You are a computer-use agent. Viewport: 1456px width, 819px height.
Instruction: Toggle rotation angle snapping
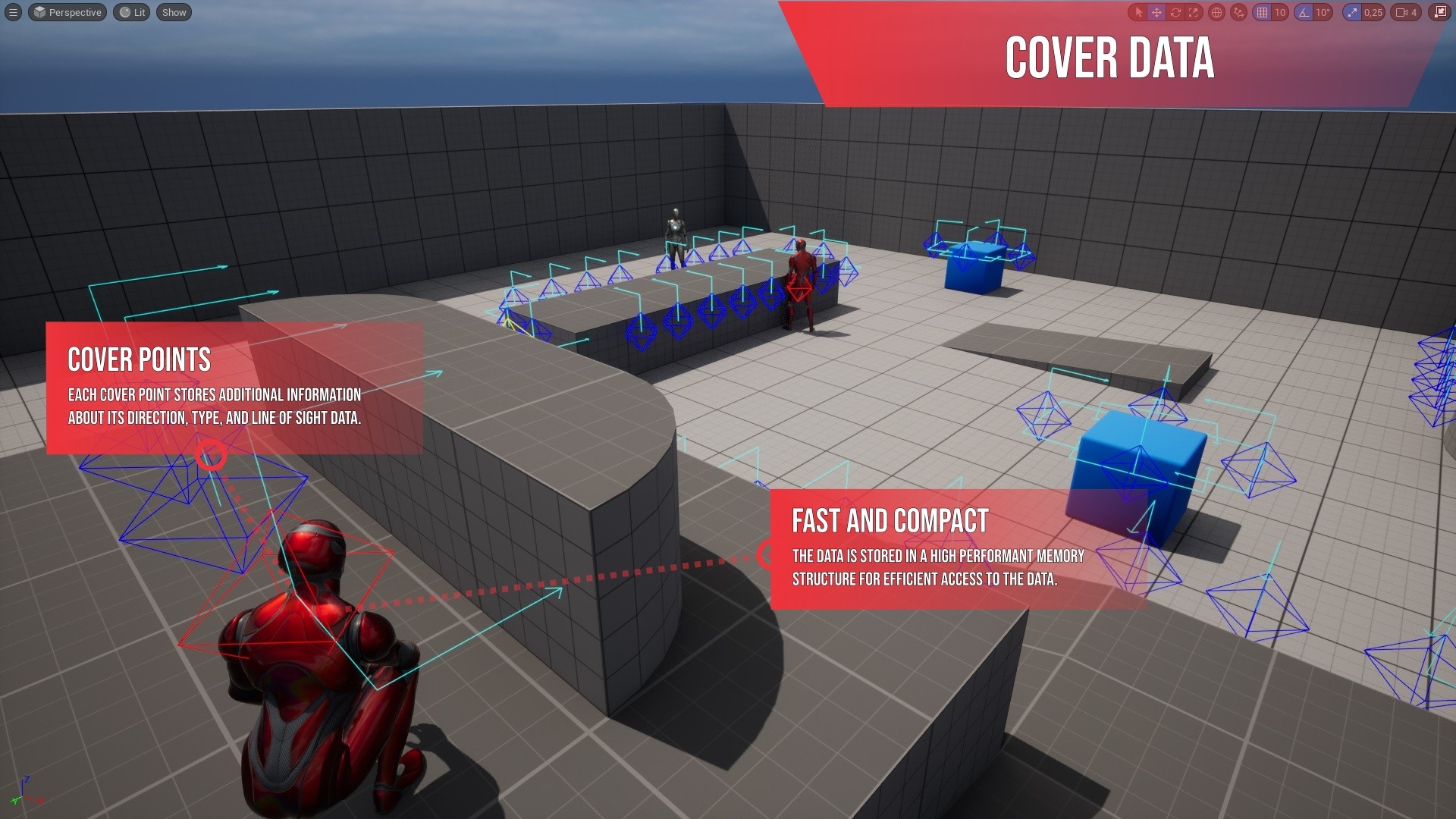[1302, 12]
